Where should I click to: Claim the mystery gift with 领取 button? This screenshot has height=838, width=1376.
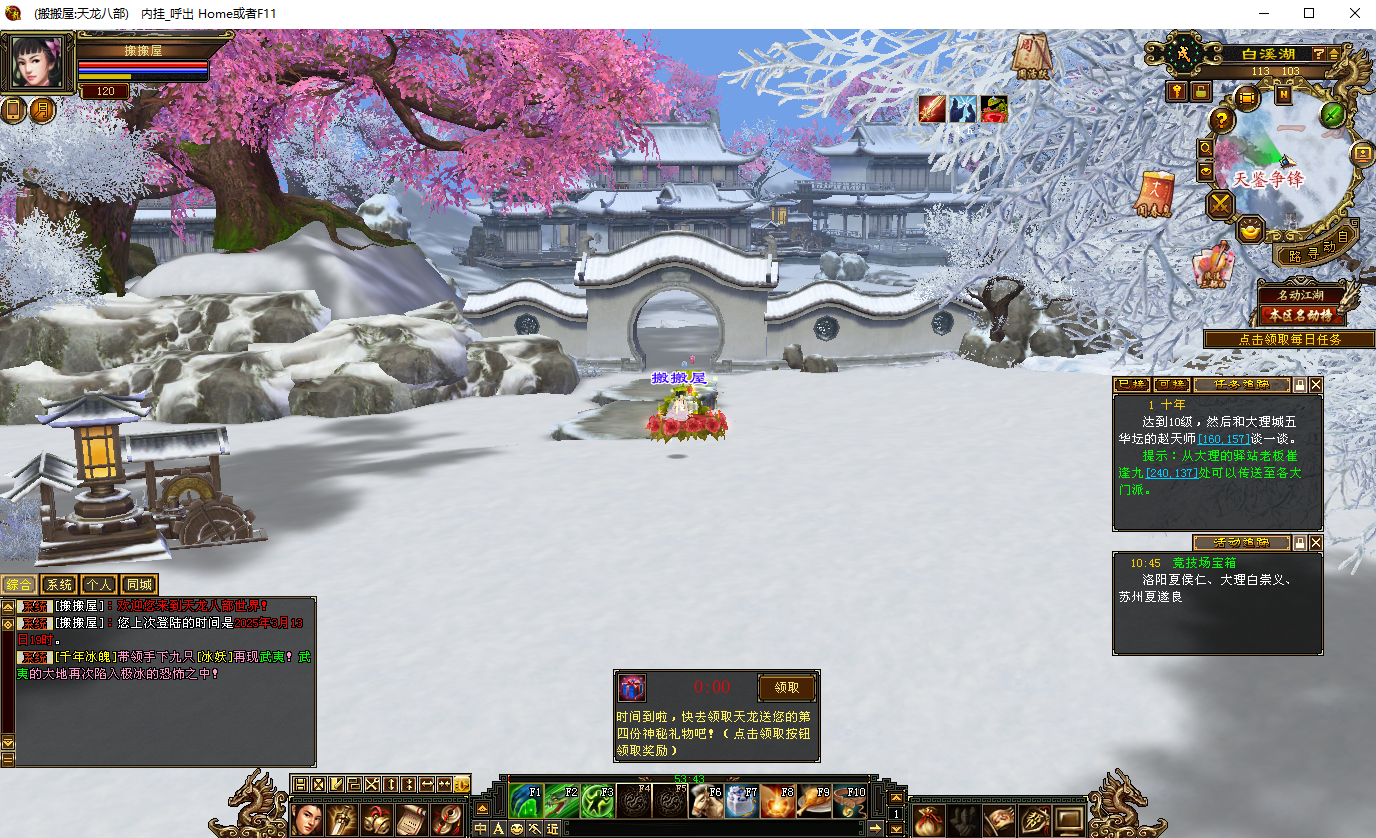click(x=786, y=688)
